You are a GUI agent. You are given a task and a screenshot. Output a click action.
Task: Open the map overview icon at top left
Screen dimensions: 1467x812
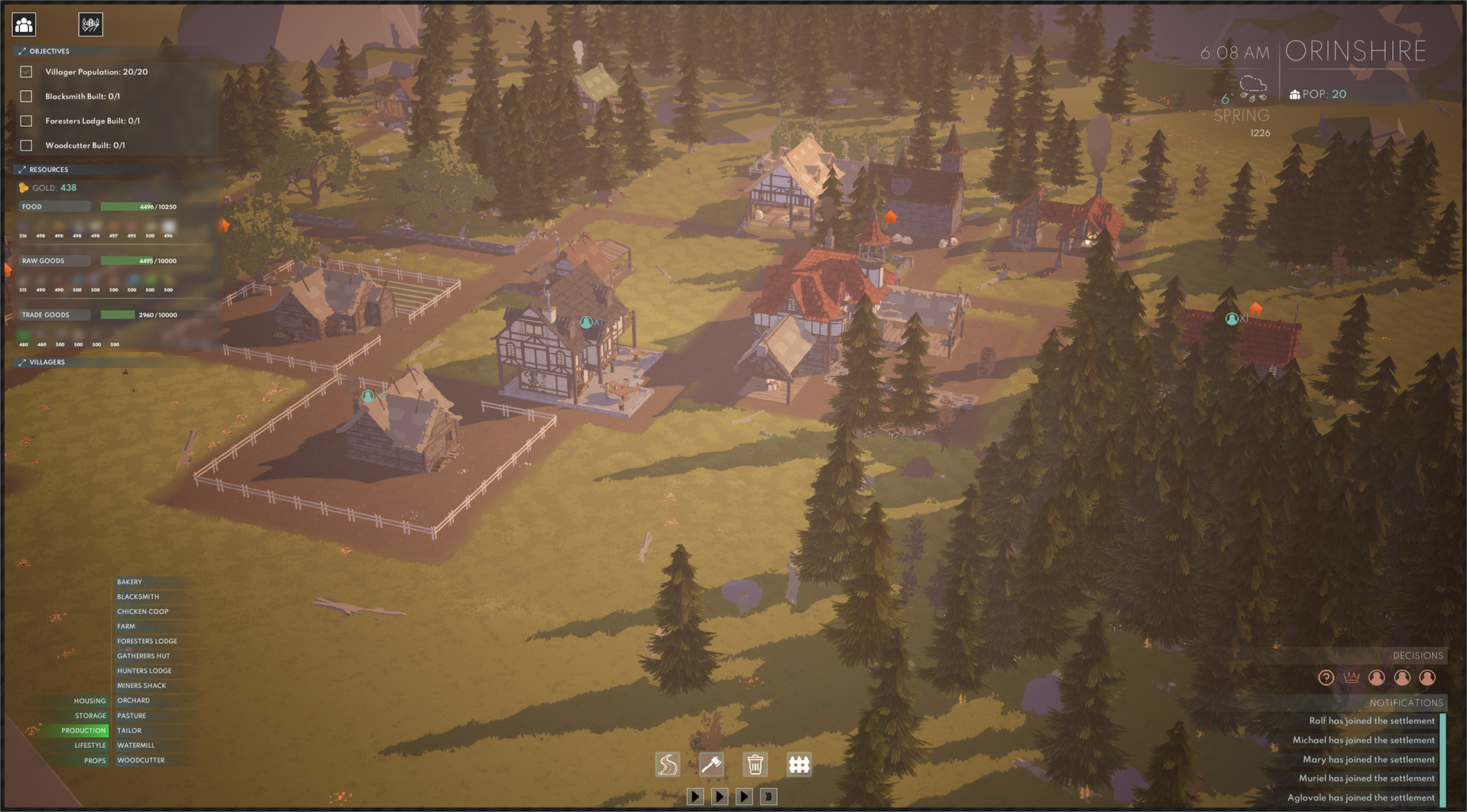[91, 24]
